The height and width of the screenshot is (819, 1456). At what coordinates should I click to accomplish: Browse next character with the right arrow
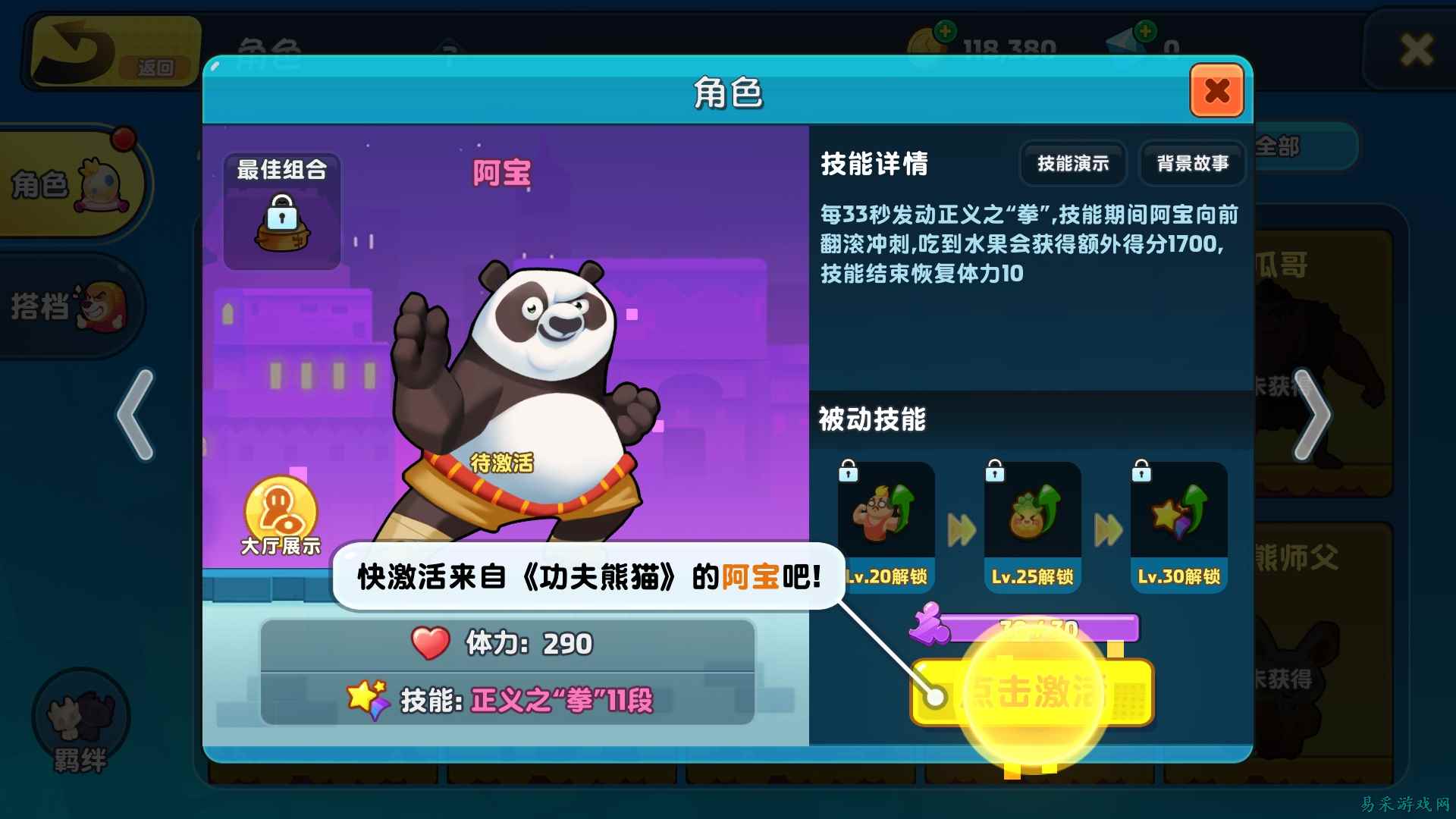(x=1312, y=413)
